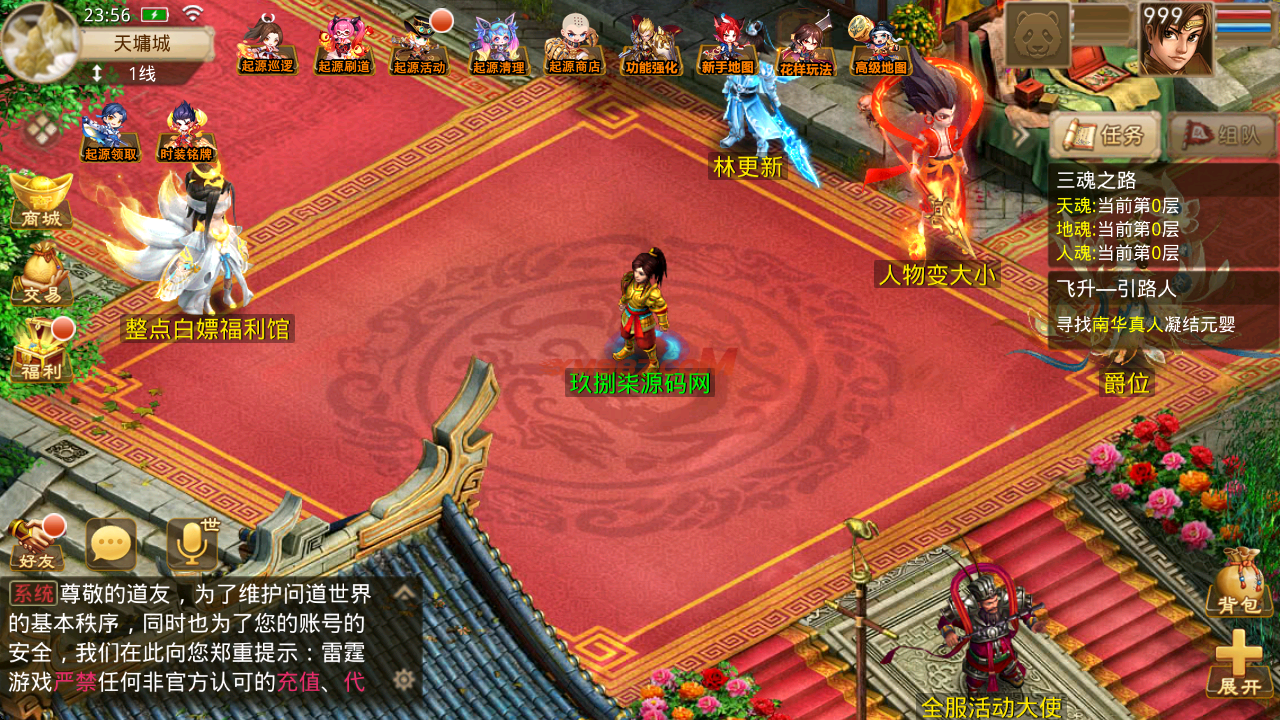Open the 高级地图 advanced map icon
The image size is (1280, 720).
pos(881,46)
